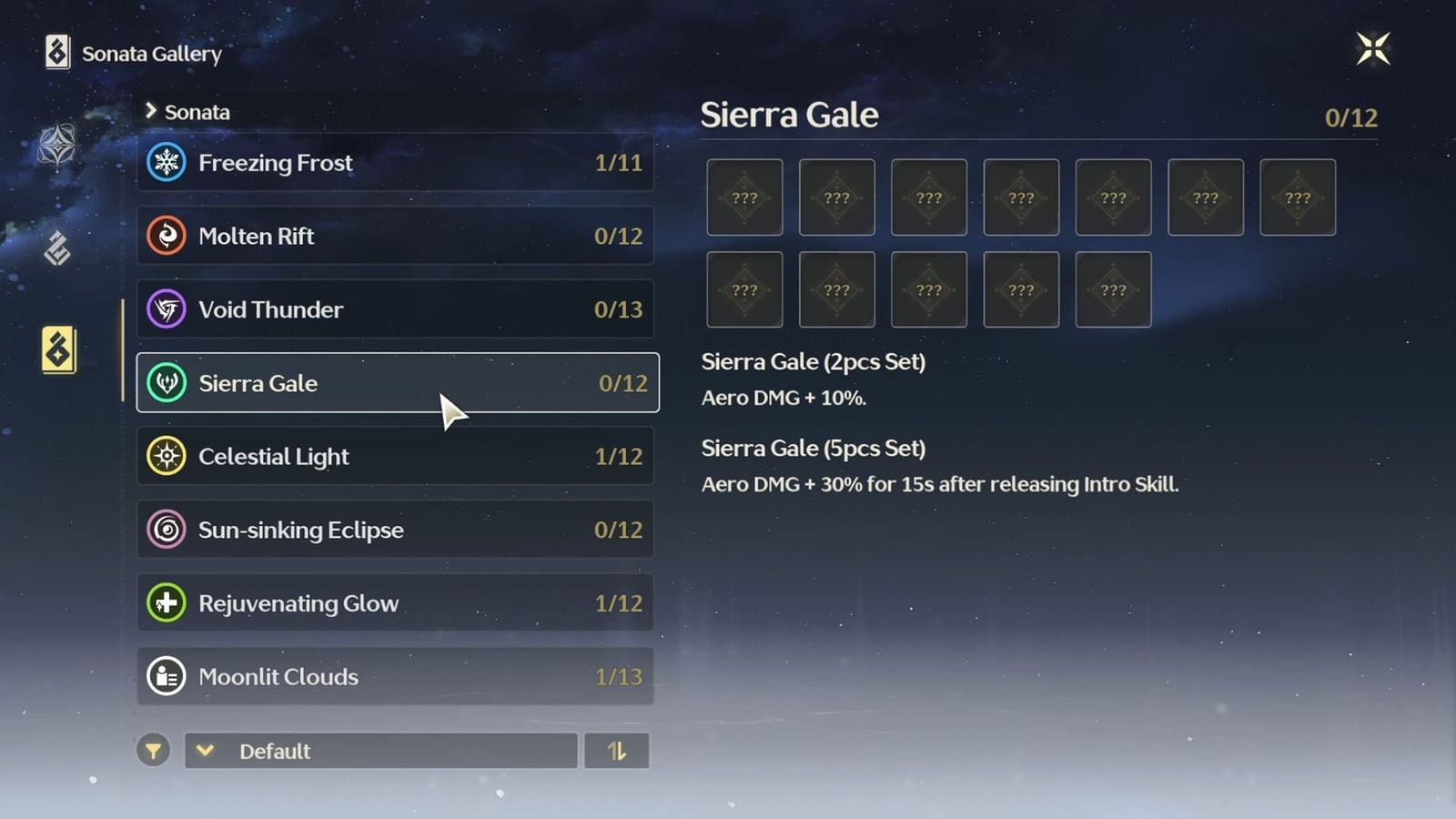
Task: Click the first ??? echo slot
Action: [x=744, y=197]
